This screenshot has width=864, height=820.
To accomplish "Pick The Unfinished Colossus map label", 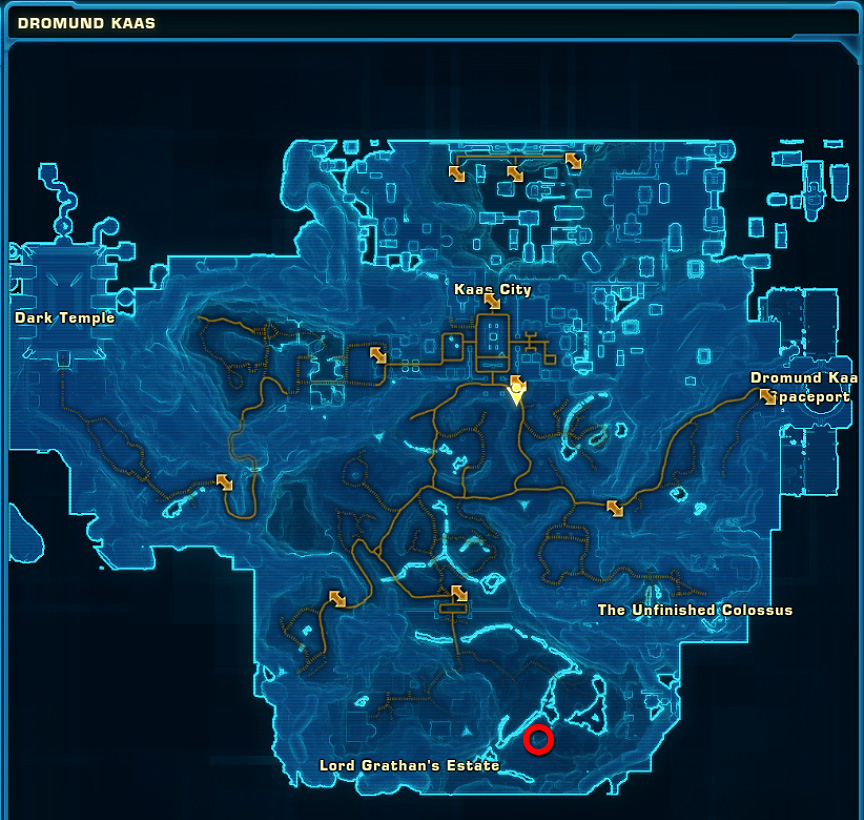I will (695, 610).
